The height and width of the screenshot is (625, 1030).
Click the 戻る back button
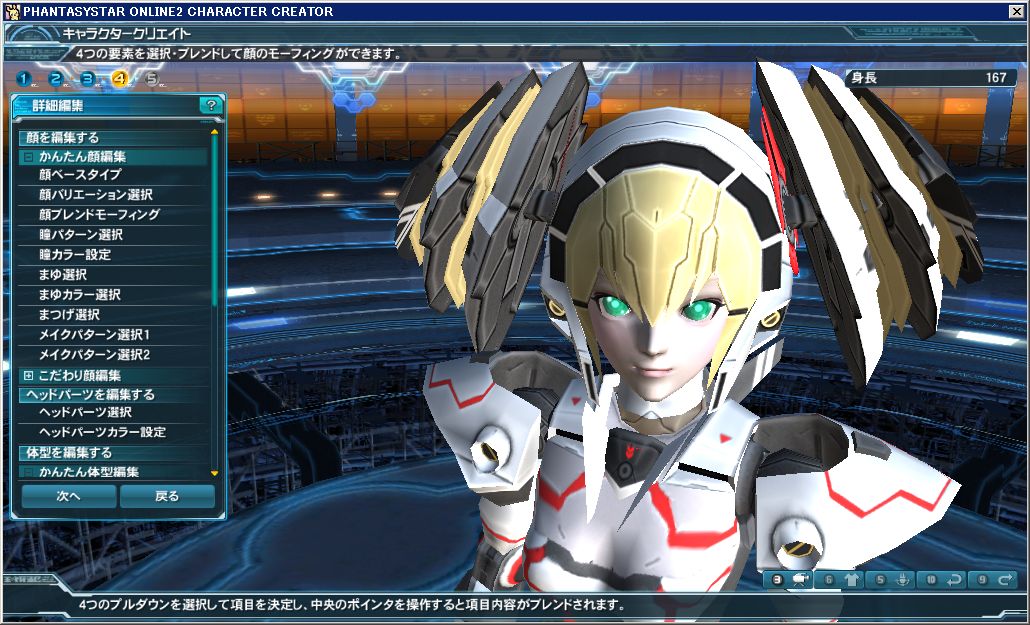click(x=167, y=496)
